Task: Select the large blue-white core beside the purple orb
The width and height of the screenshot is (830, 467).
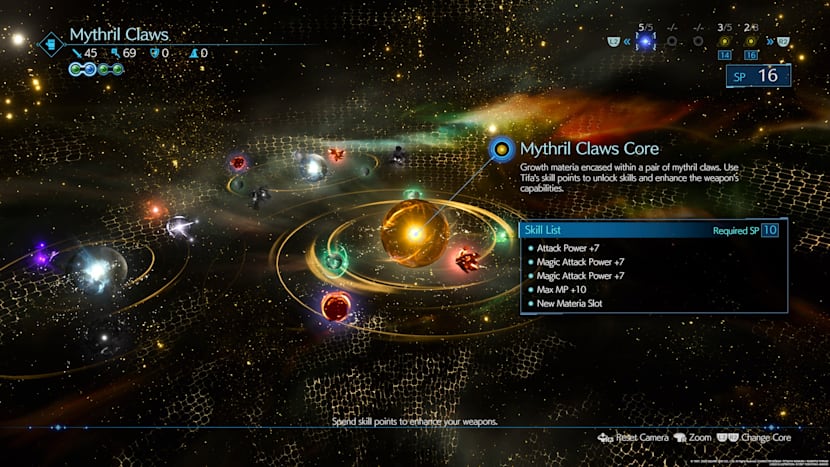Action: pyautogui.click(x=98, y=268)
